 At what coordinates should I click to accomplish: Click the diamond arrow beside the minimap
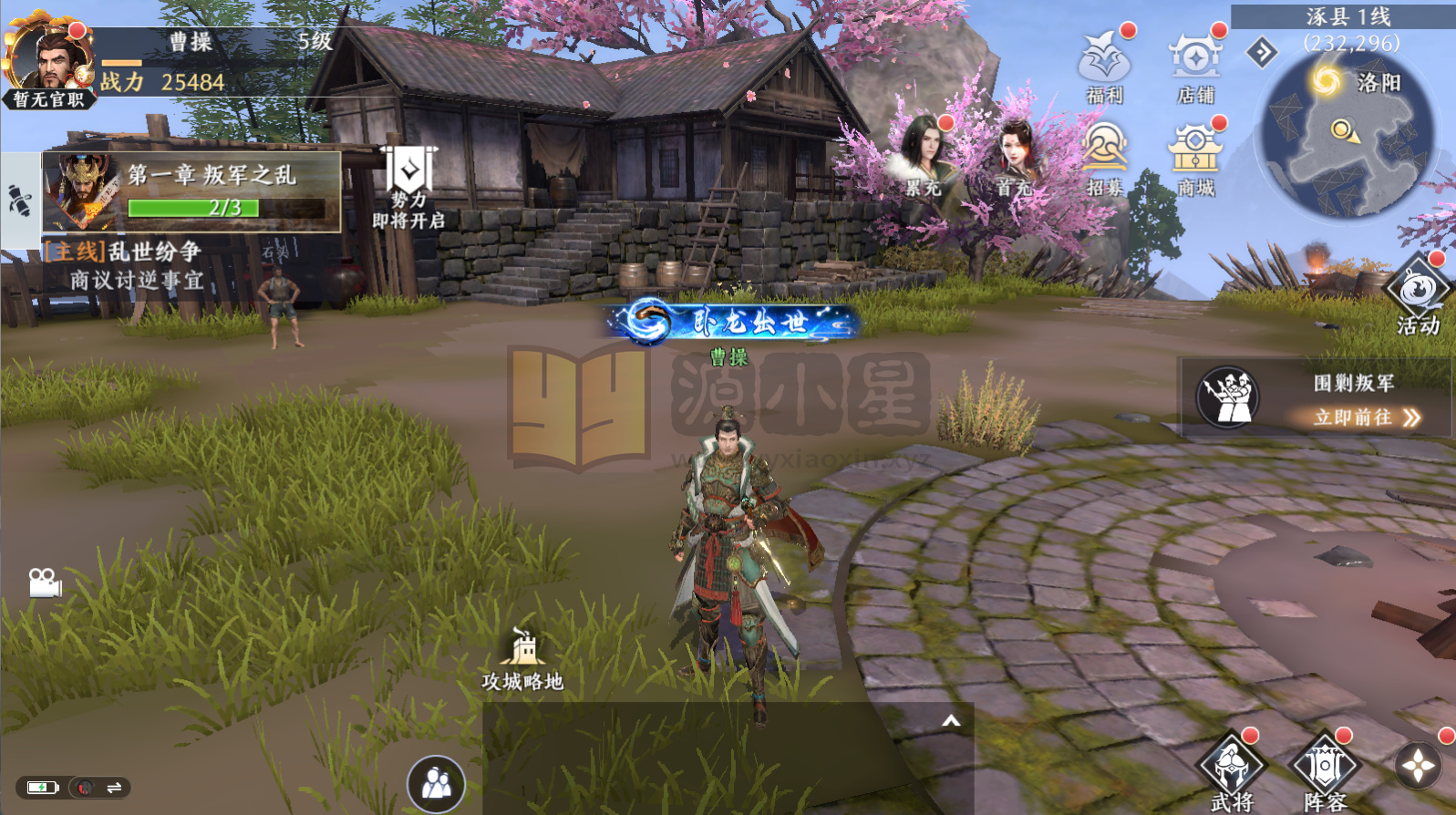point(1262,53)
